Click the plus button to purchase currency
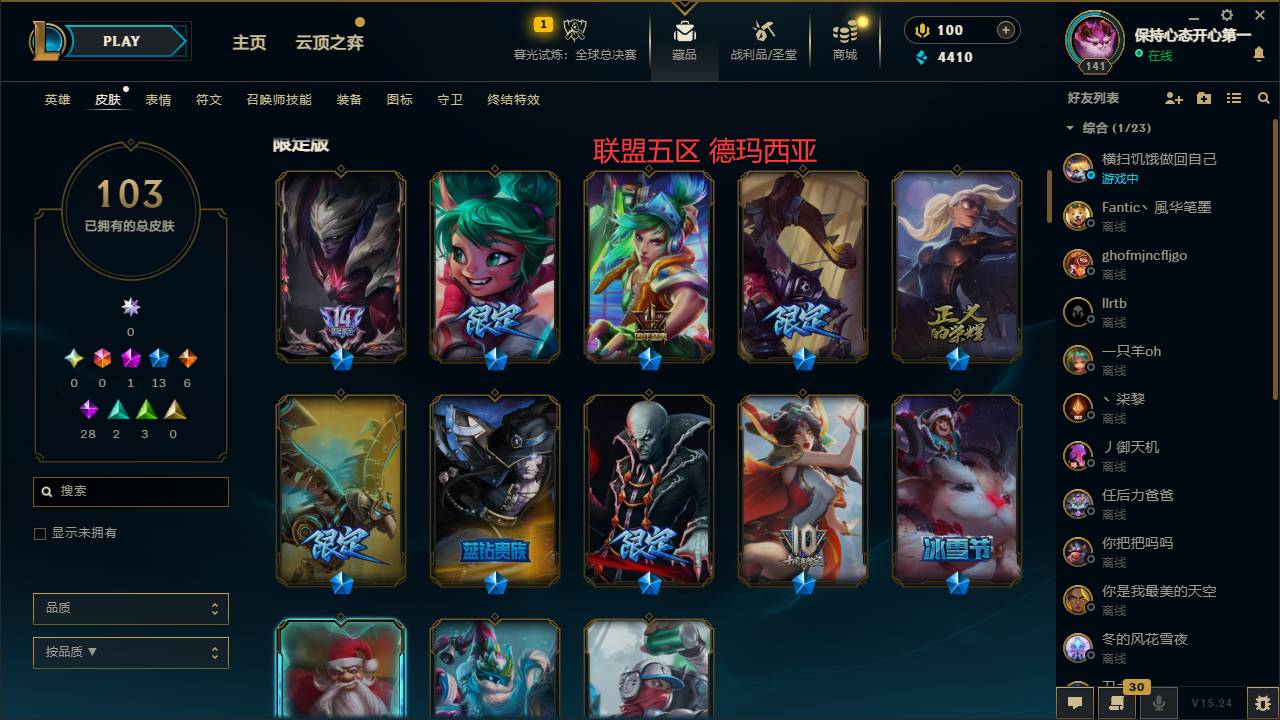This screenshot has width=1280, height=720. coord(1004,30)
